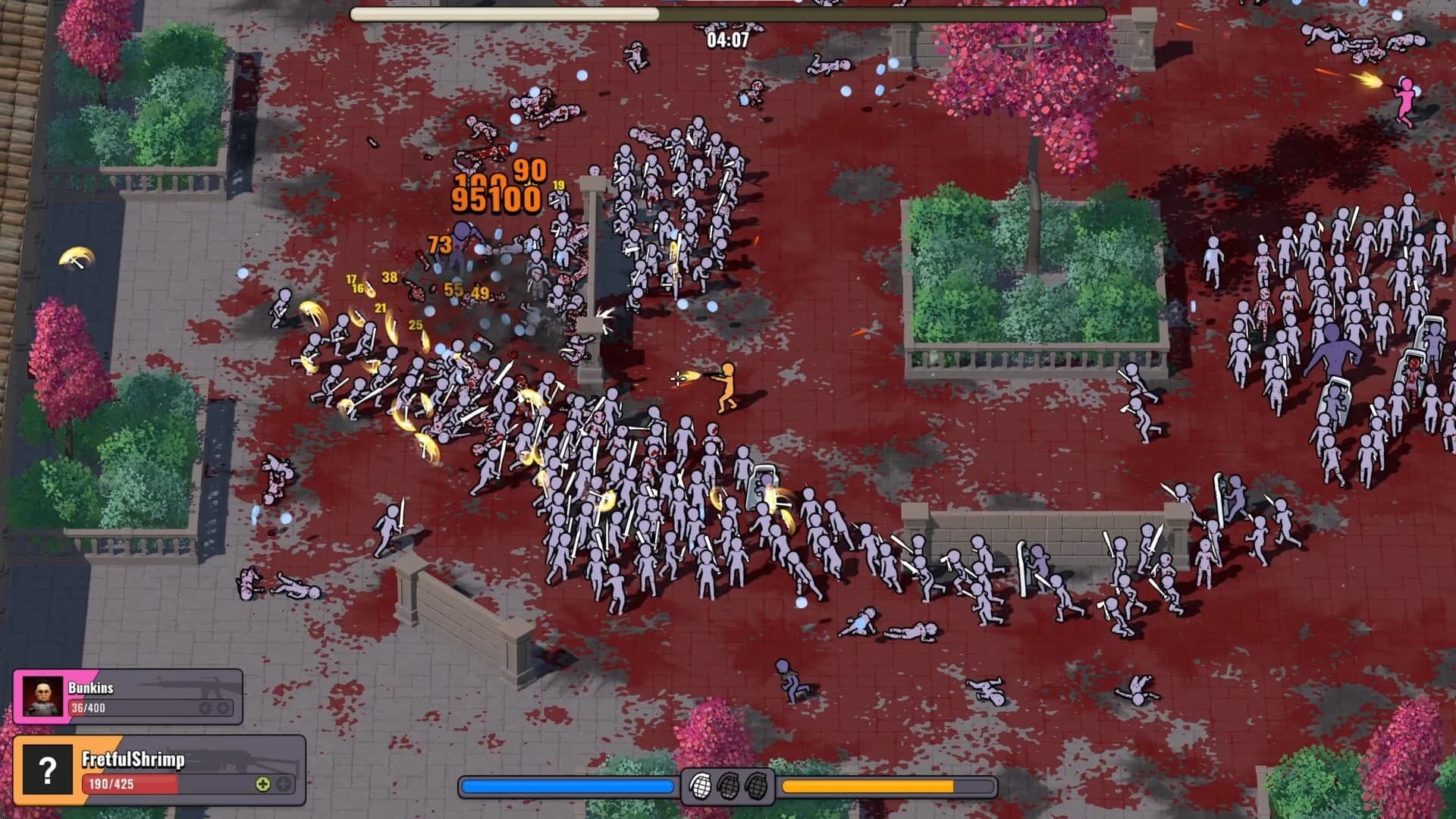
Task: Click the orange shooting player character
Action: pos(728,383)
